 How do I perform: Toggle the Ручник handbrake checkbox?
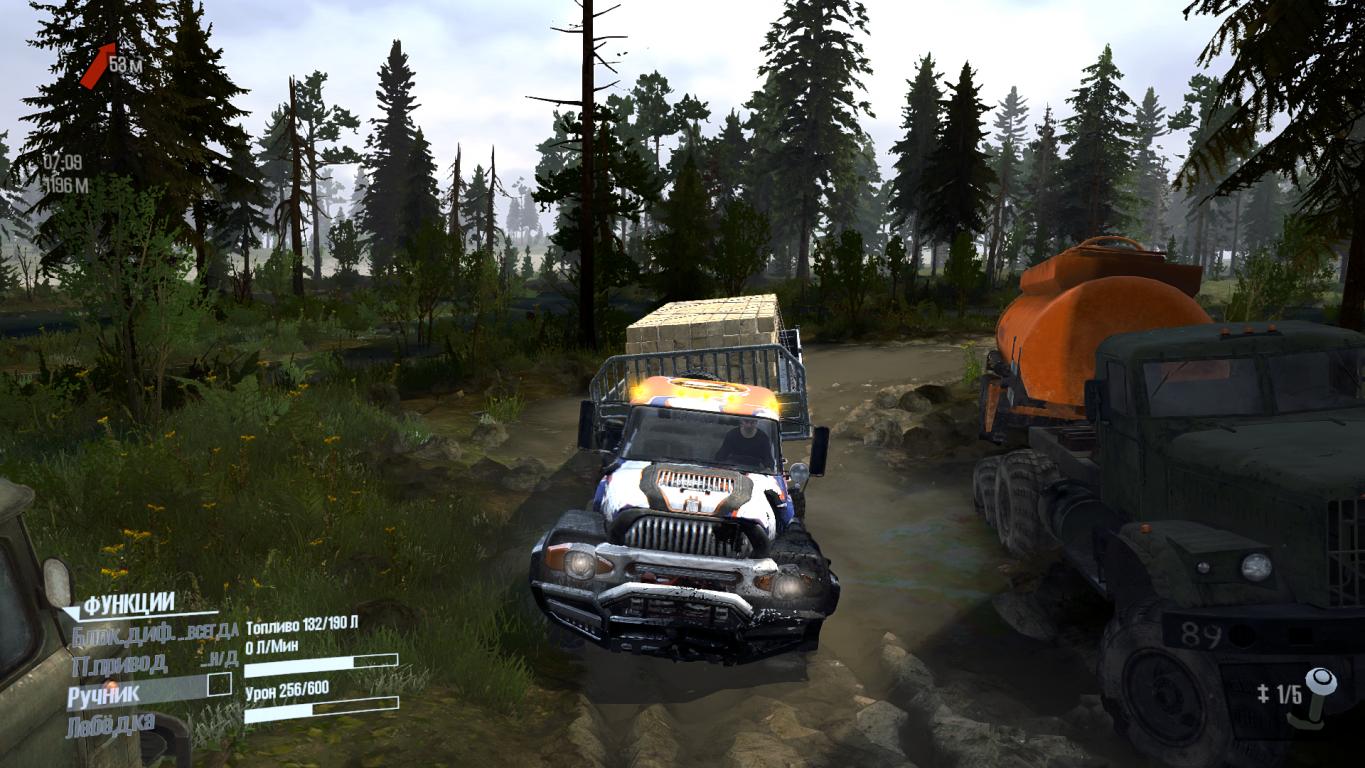pyautogui.click(x=218, y=685)
